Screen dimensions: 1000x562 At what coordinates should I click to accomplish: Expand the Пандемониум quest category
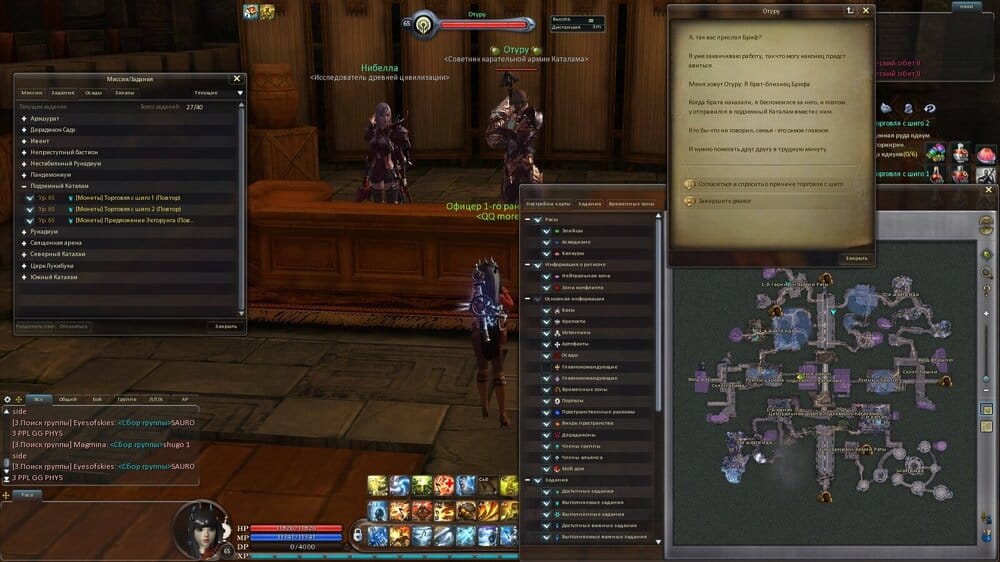point(24,172)
